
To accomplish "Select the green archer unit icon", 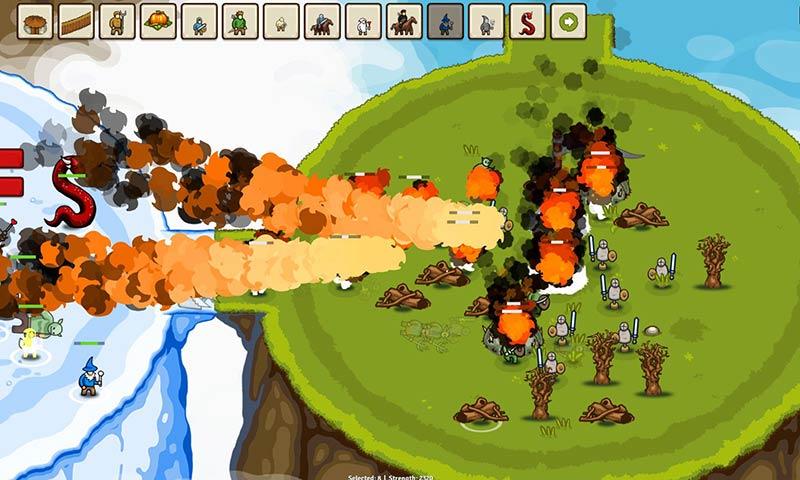I will pos(240,21).
